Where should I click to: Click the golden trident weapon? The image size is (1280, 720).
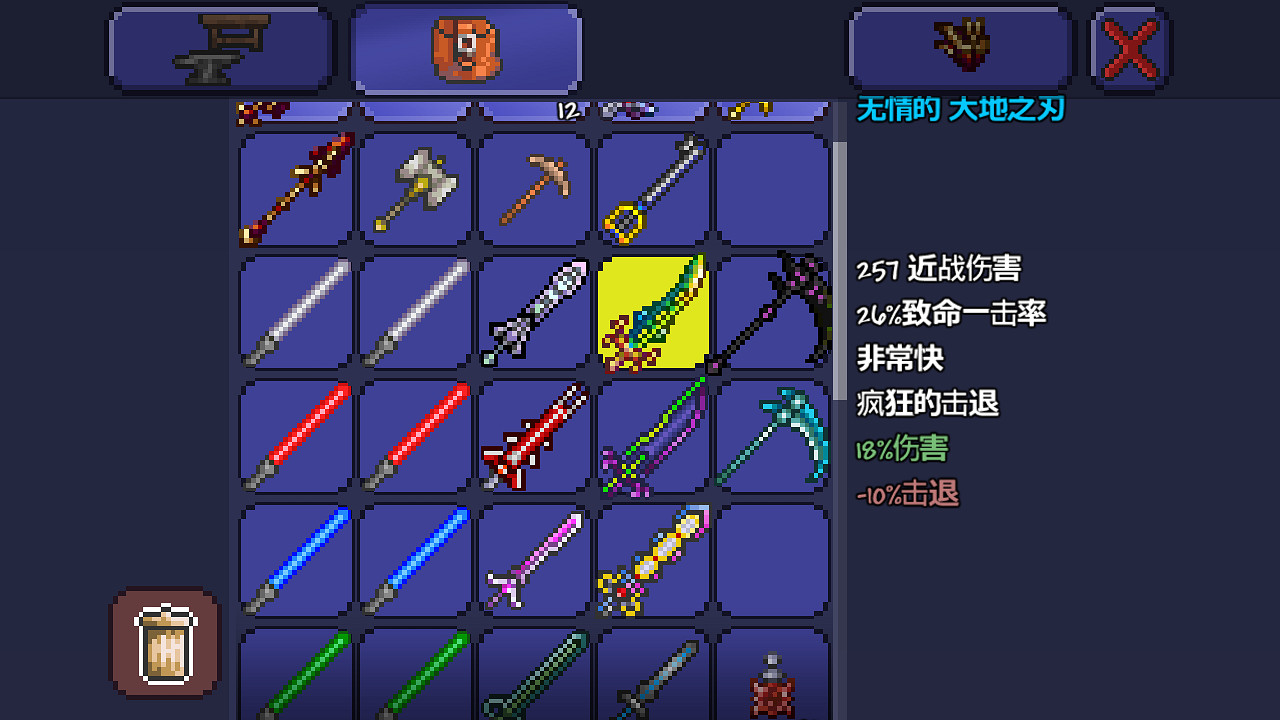(x=652, y=190)
